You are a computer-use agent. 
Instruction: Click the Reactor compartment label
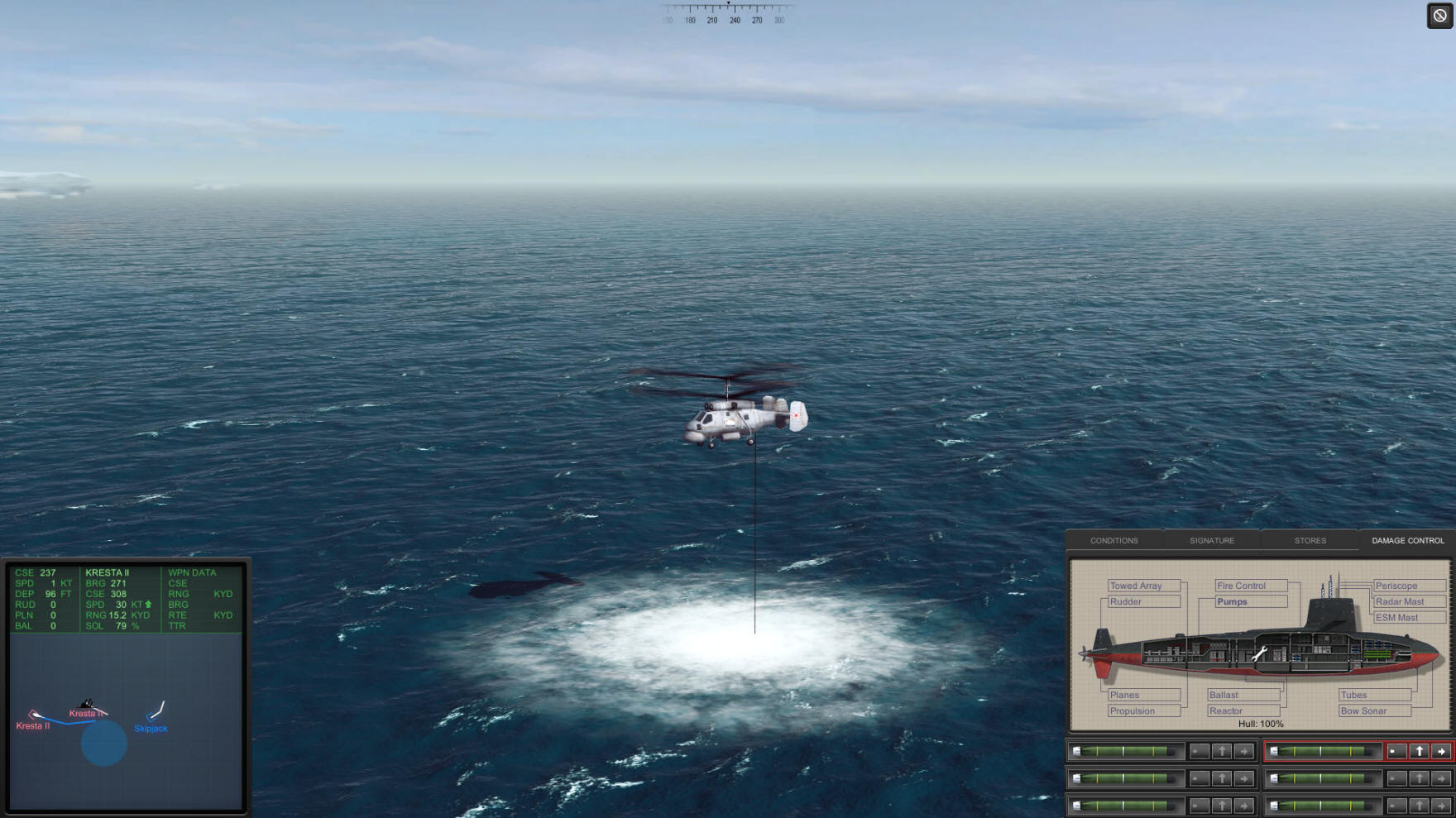[1226, 710]
